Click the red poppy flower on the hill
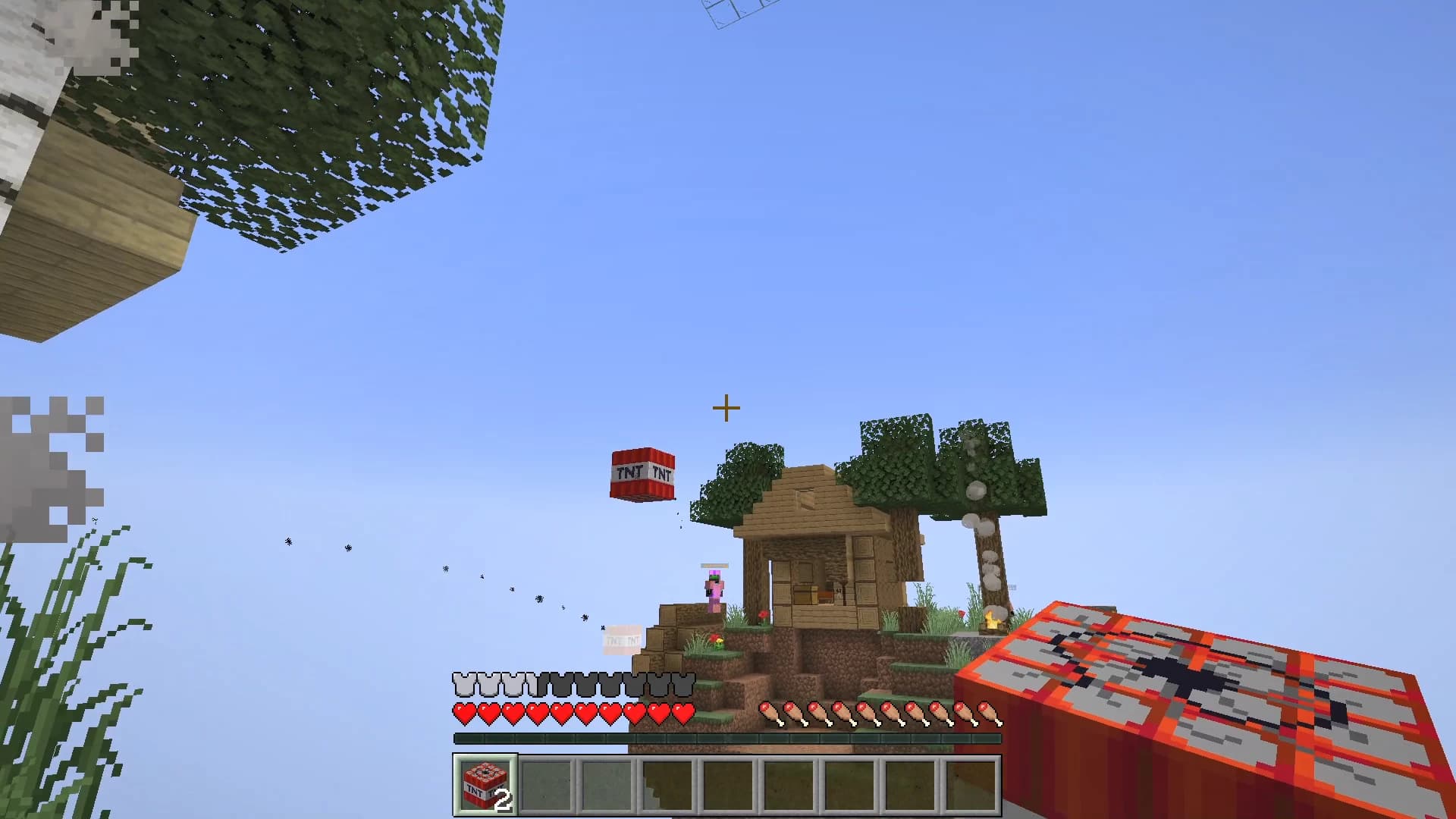Image resolution: width=1456 pixels, height=819 pixels. coord(764,616)
